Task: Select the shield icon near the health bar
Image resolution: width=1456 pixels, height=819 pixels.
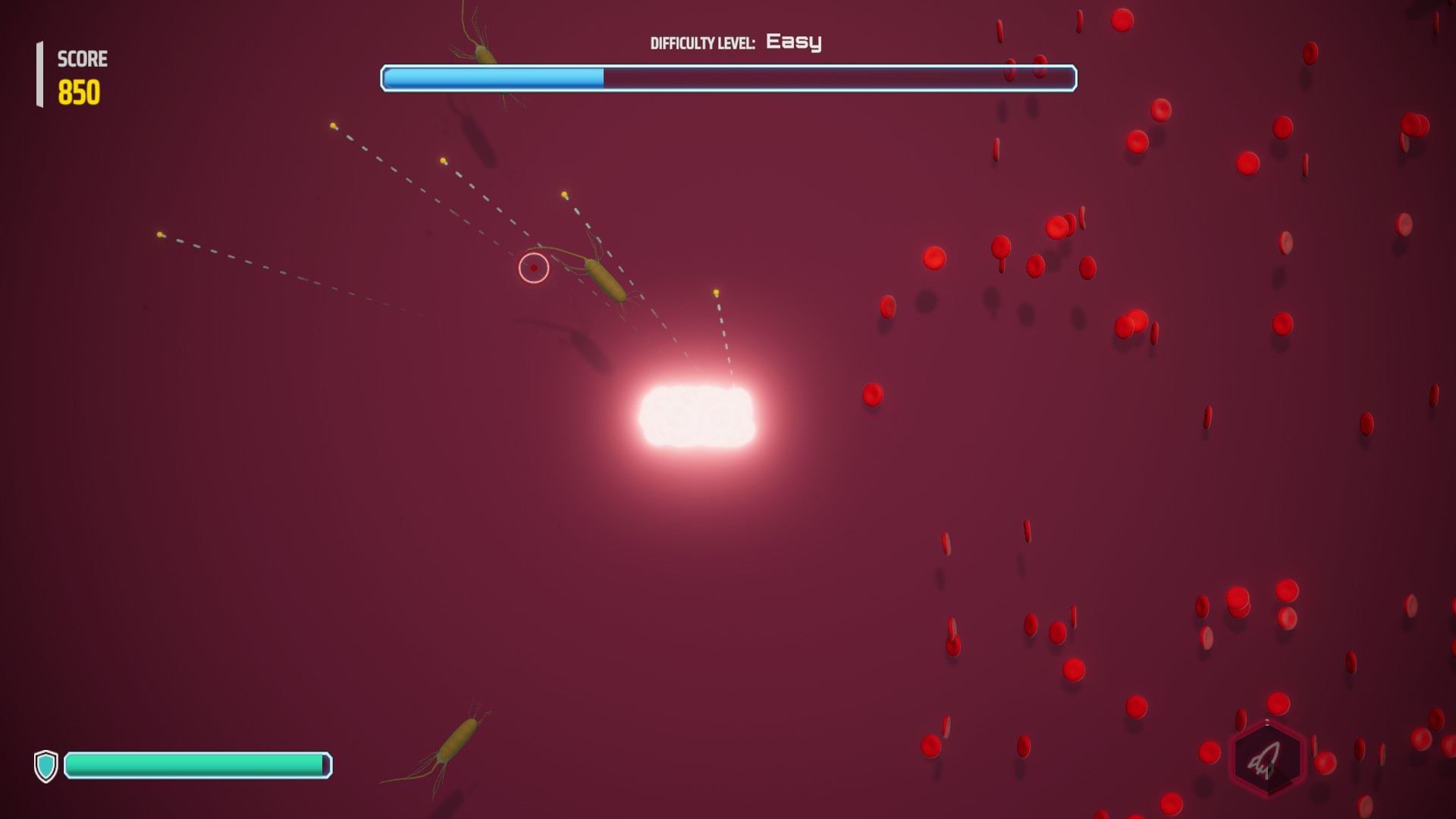Action: click(47, 766)
